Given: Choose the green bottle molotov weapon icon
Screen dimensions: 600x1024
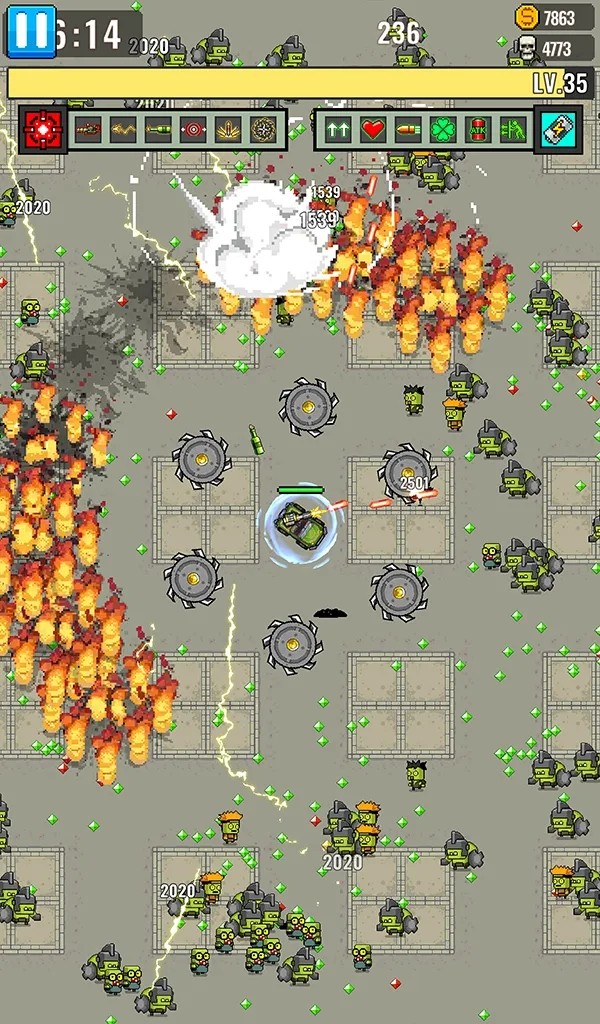Looking at the screenshot, I should [158, 129].
